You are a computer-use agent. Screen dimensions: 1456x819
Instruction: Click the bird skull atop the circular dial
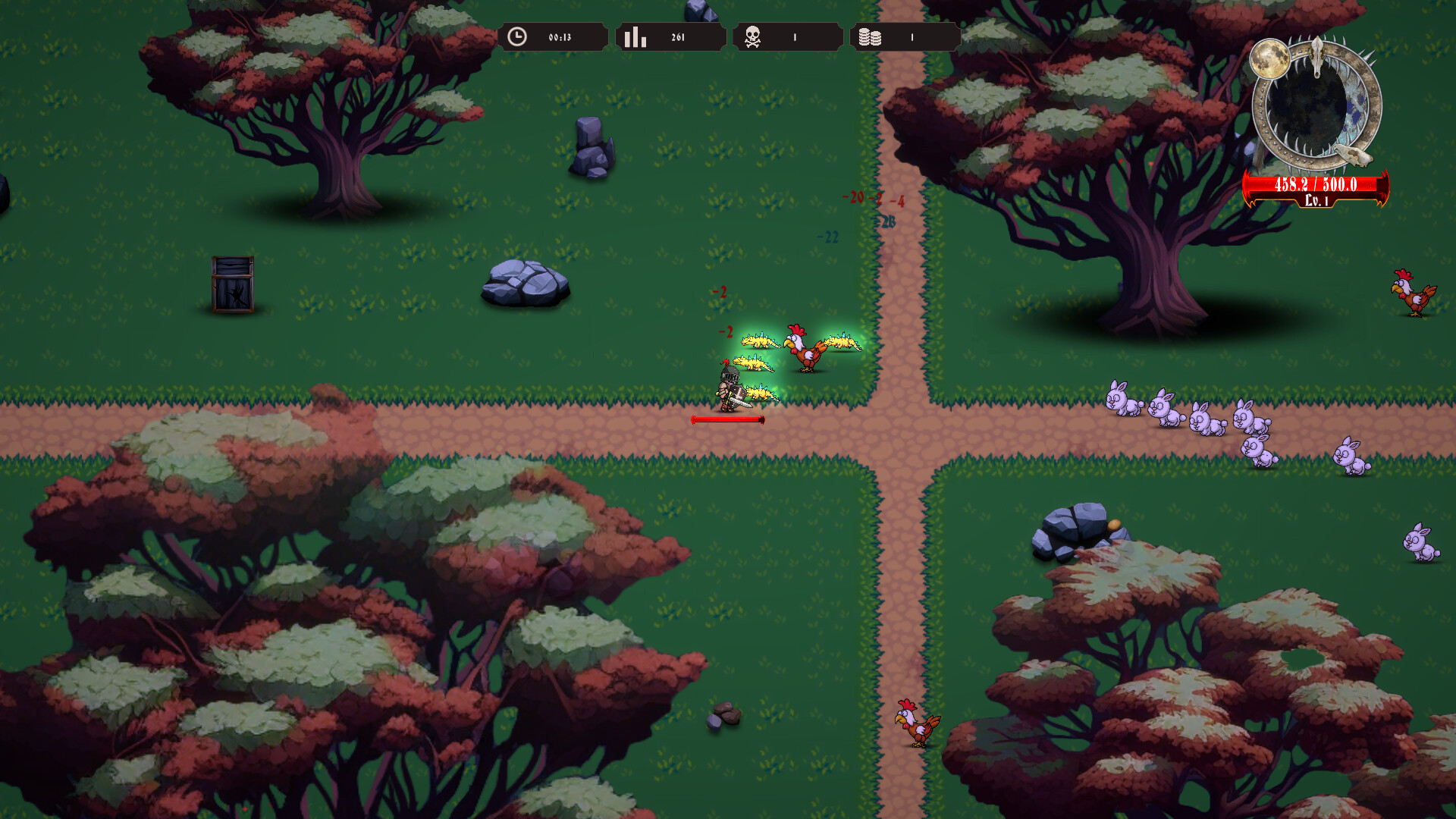(1316, 57)
